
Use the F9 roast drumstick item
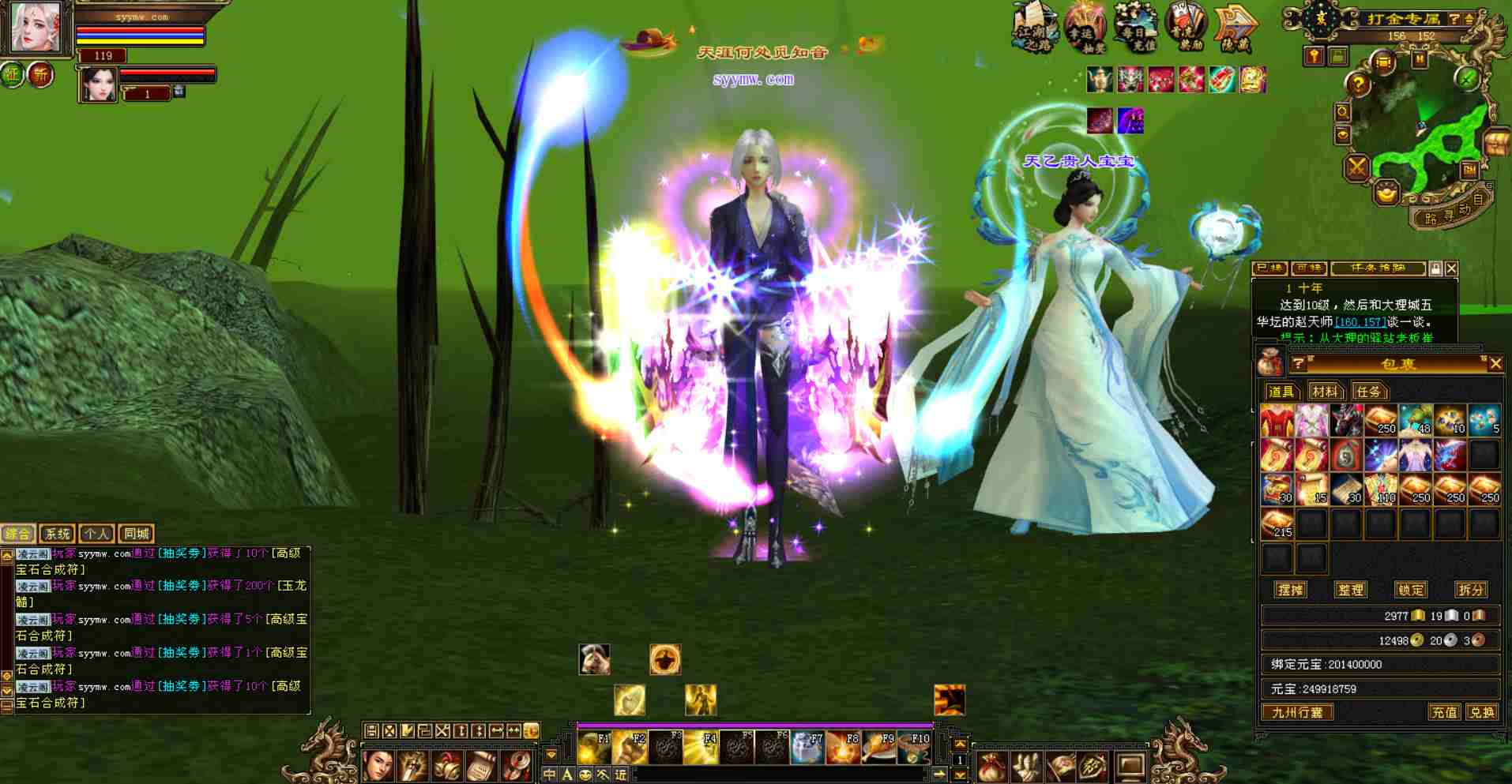[878, 747]
